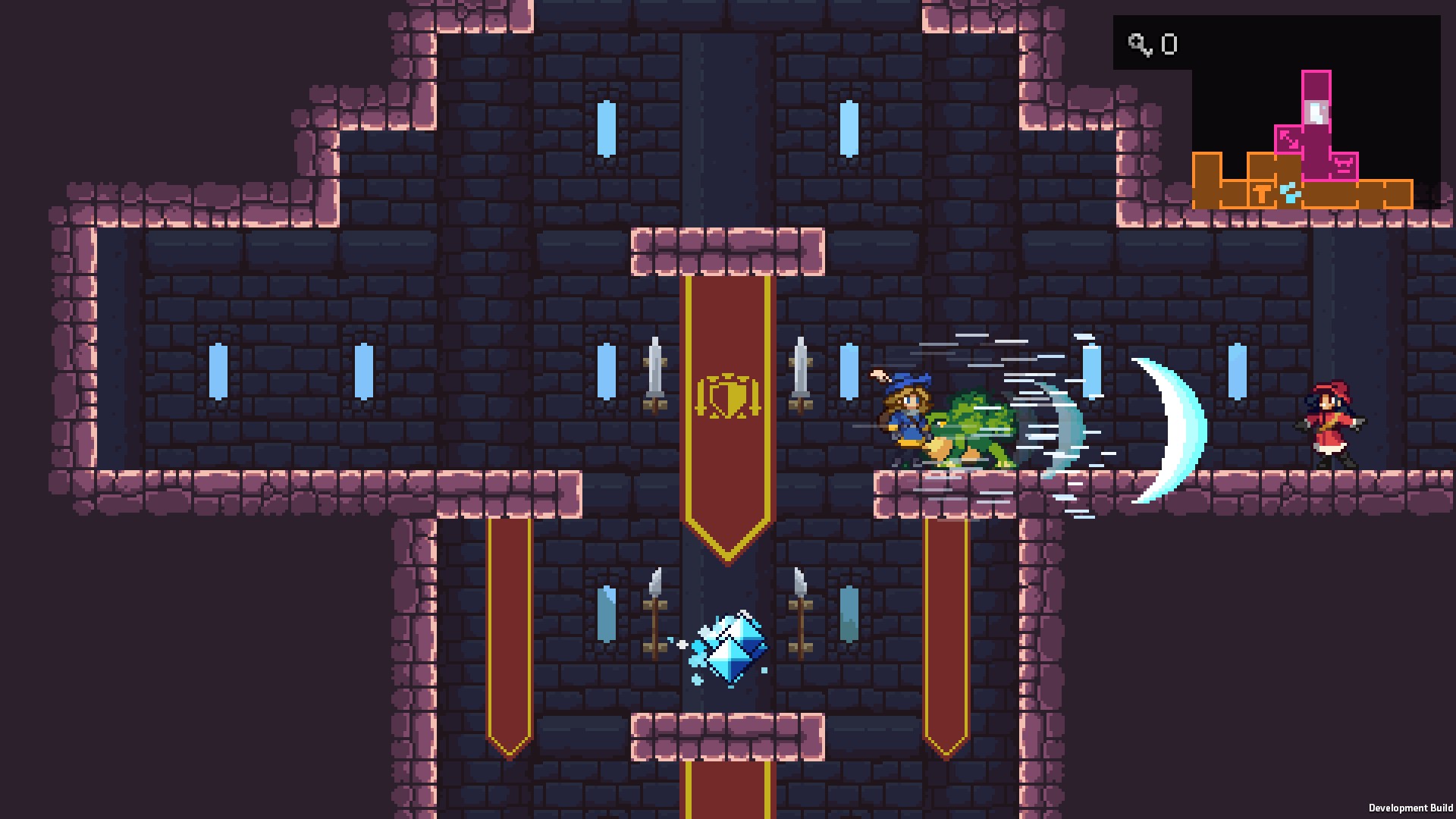
Task: Toggle the small pink room with the arrow symbol
Action: [x=1288, y=139]
